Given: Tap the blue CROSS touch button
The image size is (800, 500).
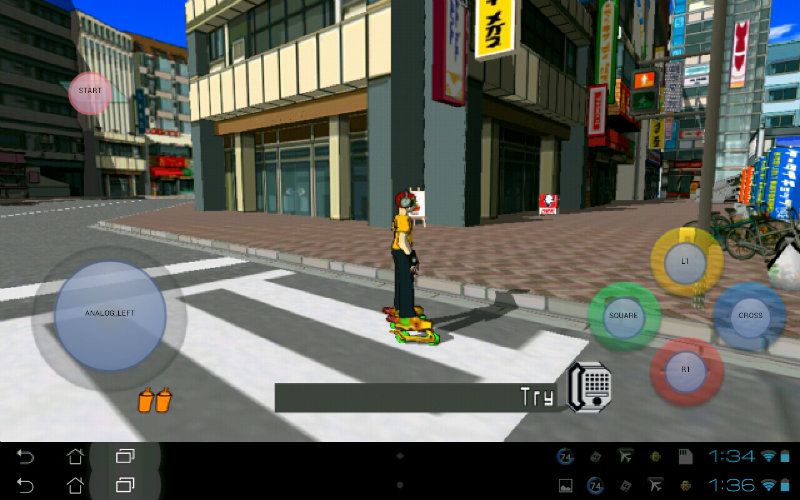Looking at the screenshot, I should tap(750, 316).
